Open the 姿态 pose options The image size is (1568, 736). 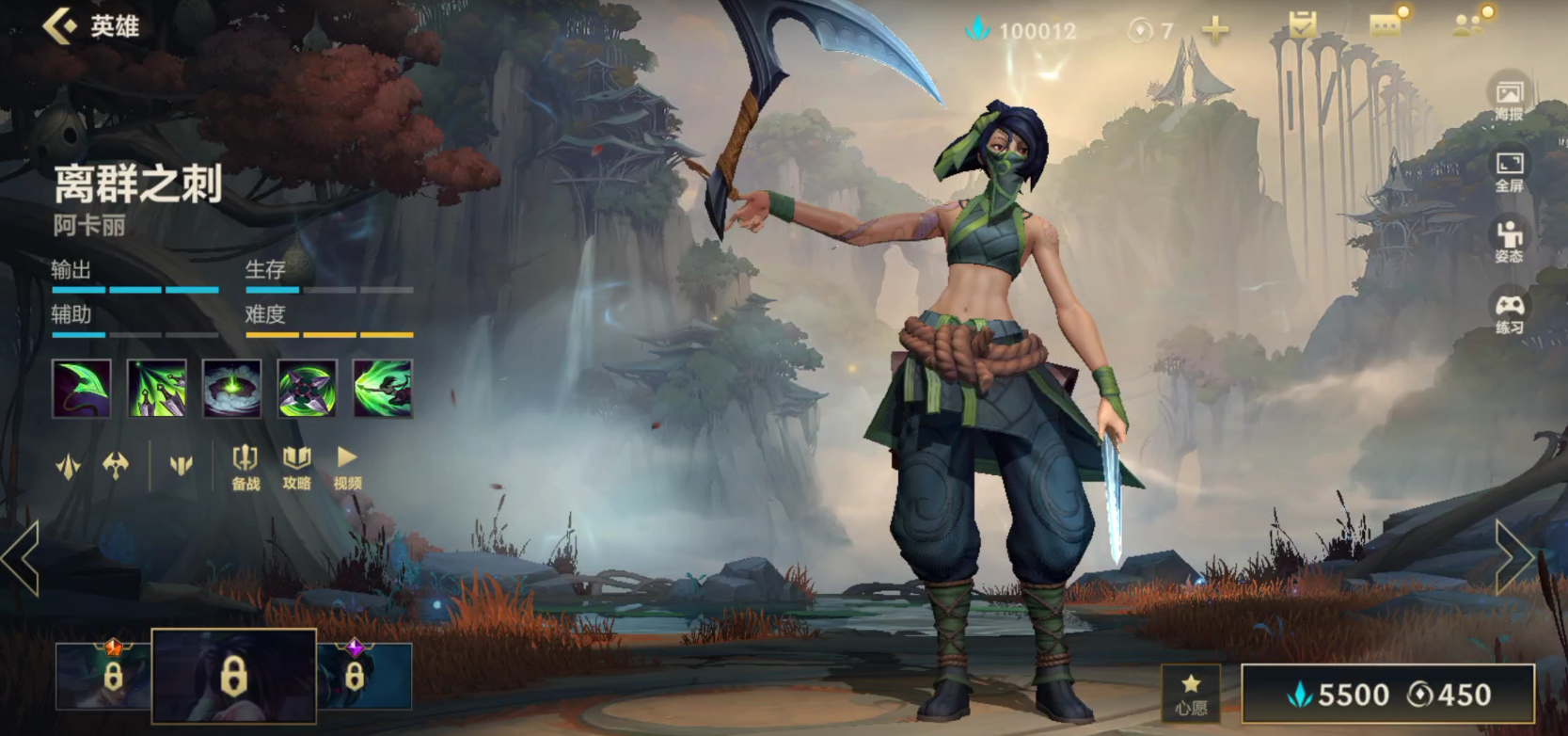tap(1509, 242)
